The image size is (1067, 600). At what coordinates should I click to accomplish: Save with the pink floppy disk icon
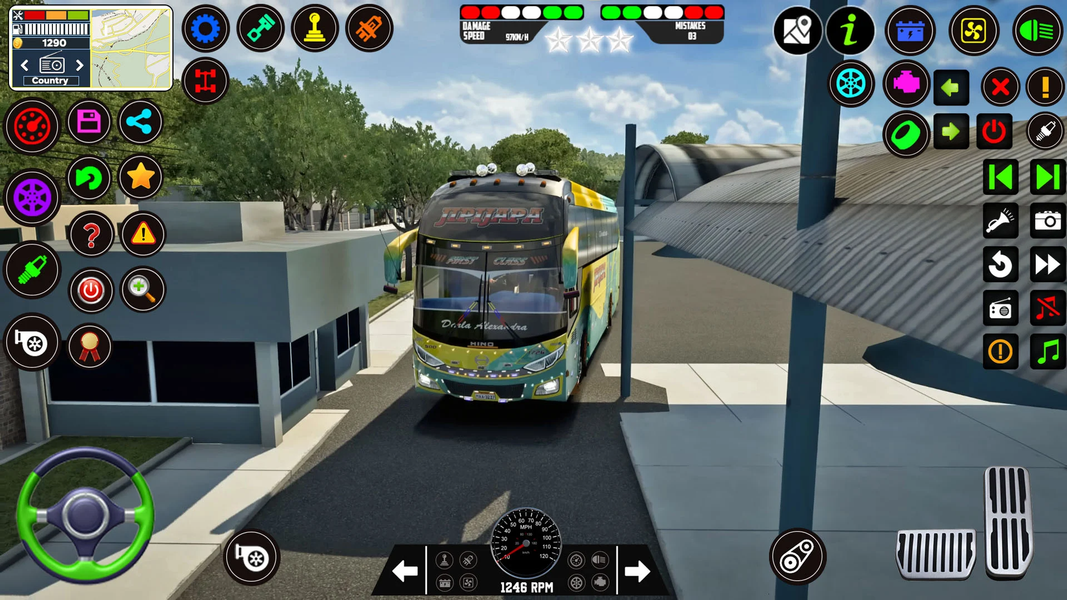[x=89, y=123]
